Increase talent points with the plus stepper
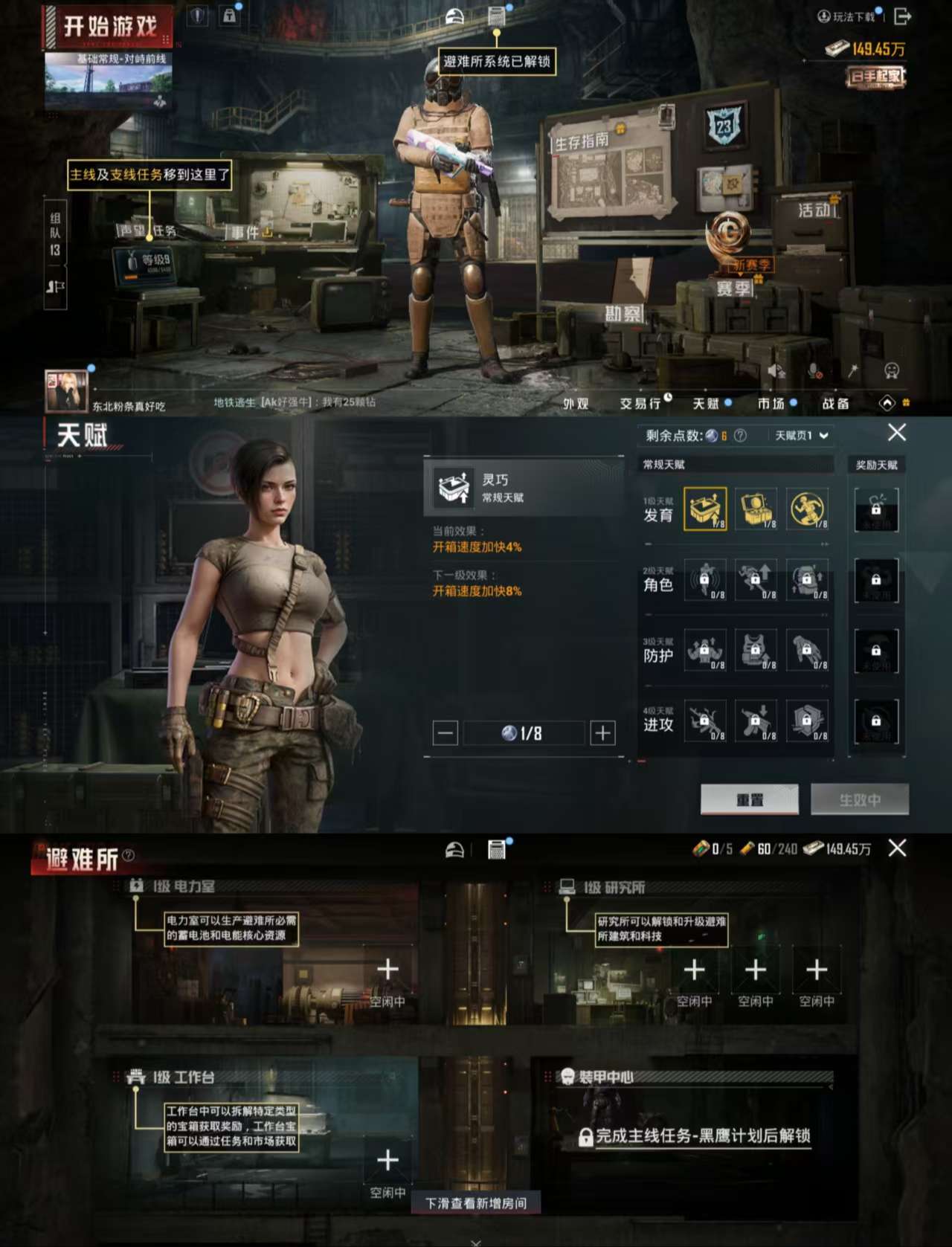This screenshot has height=1247, width=952. coord(602,733)
